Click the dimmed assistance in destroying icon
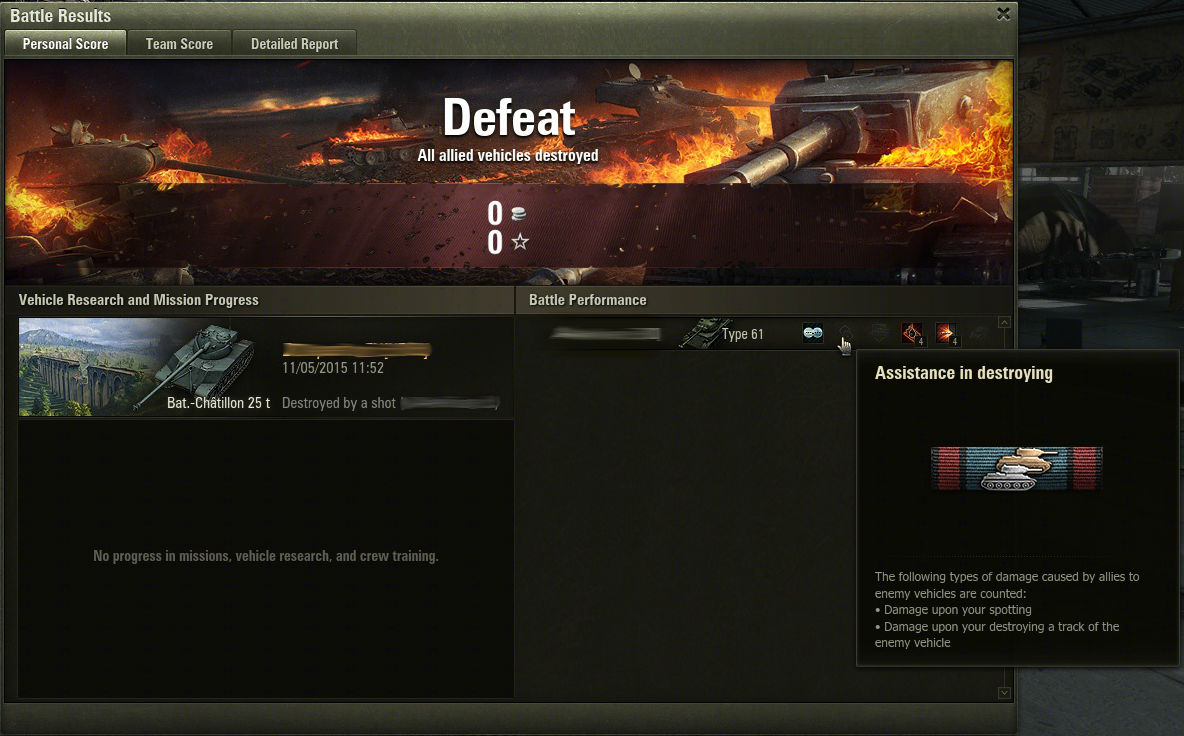This screenshot has height=736, width=1184. click(x=845, y=333)
